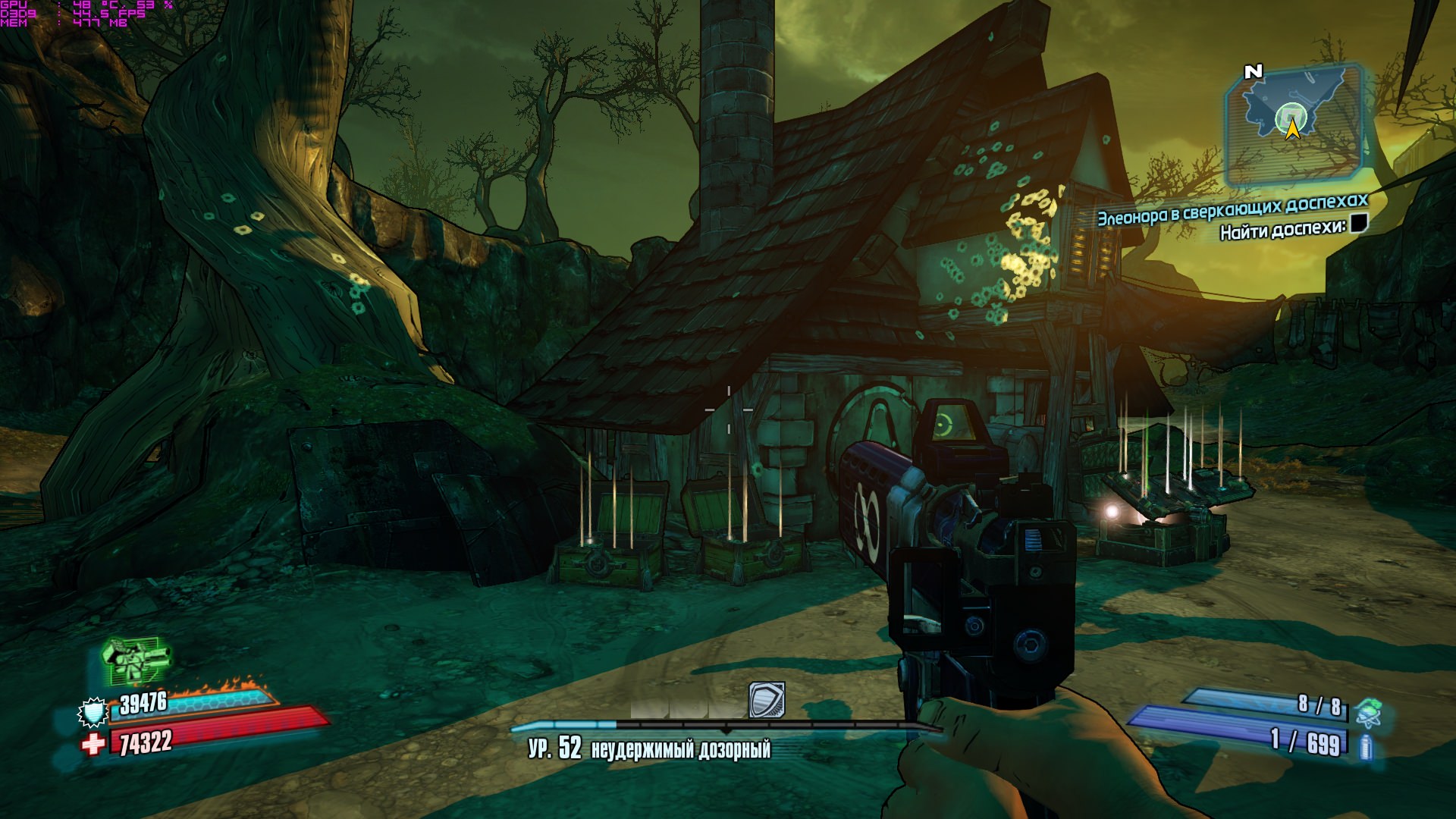1456x819 pixels.
Task: Click the yellow player arrow on minimap
Action: [x=1293, y=130]
